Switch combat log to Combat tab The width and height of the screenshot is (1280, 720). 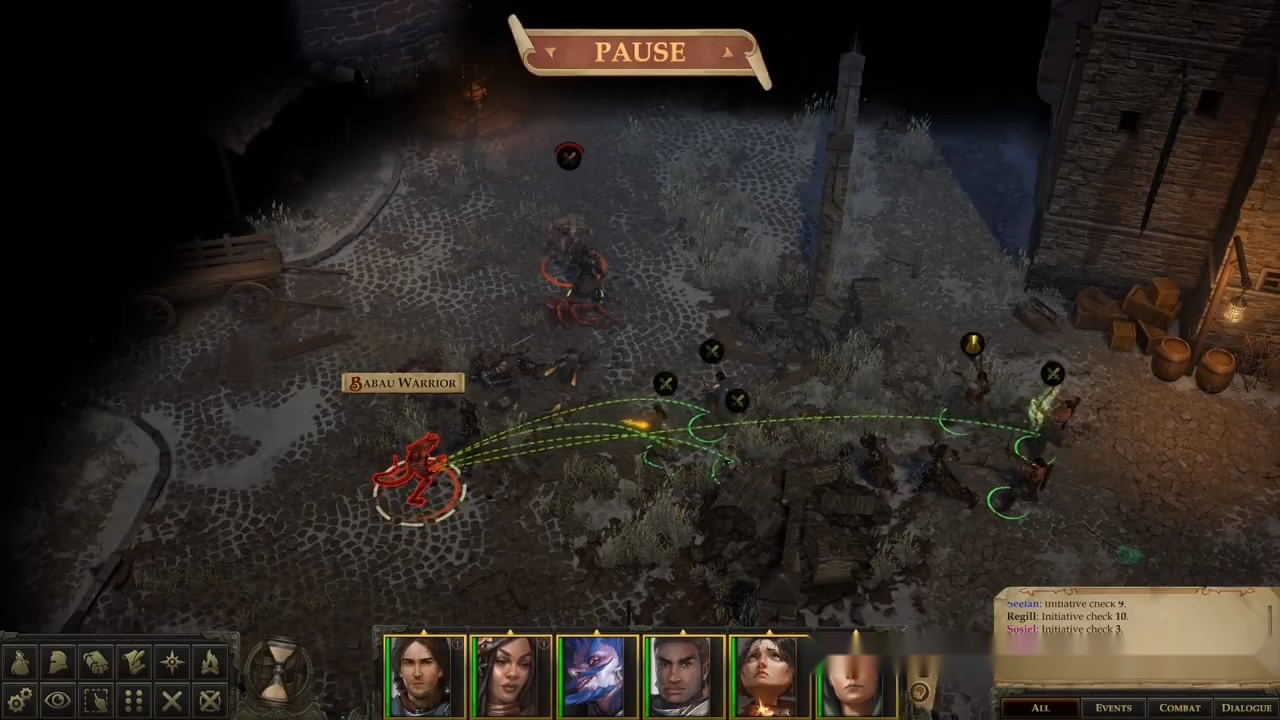pyautogui.click(x=1180, y=708)
